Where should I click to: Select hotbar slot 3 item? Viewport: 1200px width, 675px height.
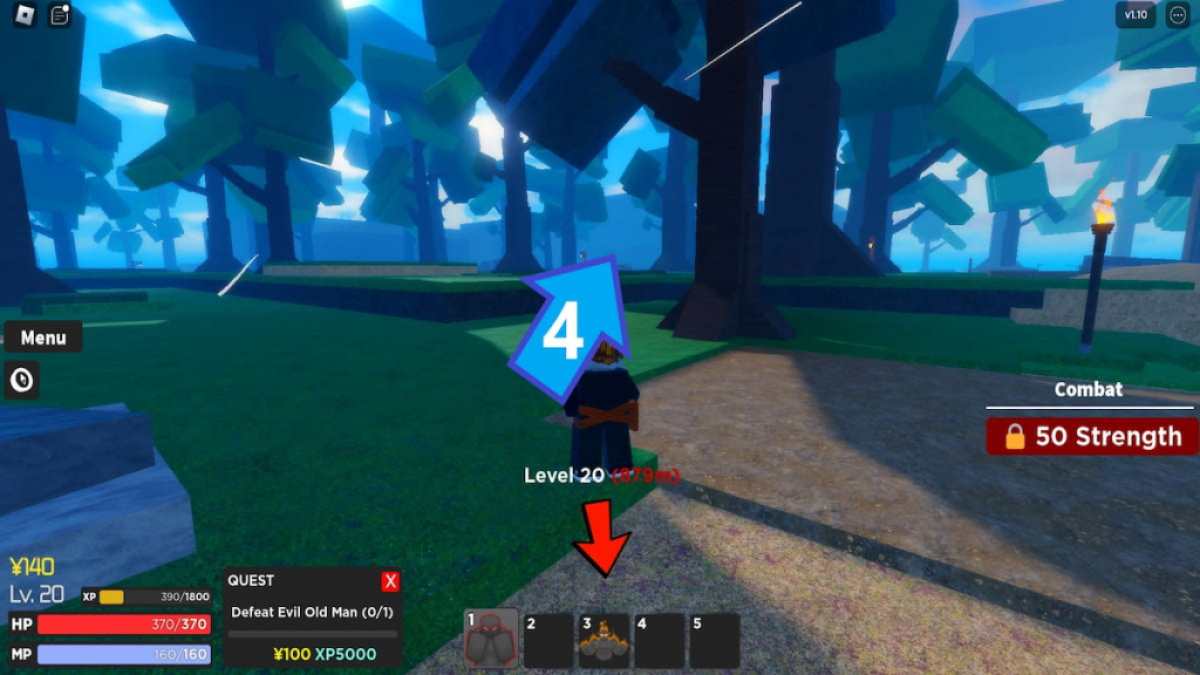[604, 640]
